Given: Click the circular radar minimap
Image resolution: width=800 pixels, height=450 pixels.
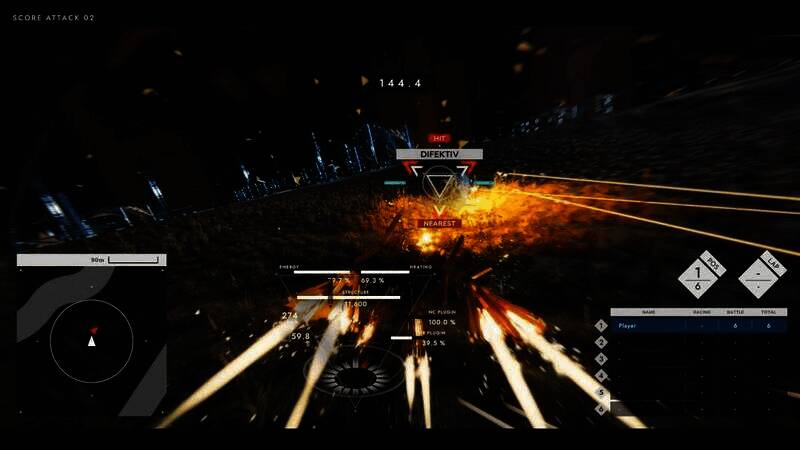Looking at the screenshot, I should pyautogui.click(x=91, y=342).
